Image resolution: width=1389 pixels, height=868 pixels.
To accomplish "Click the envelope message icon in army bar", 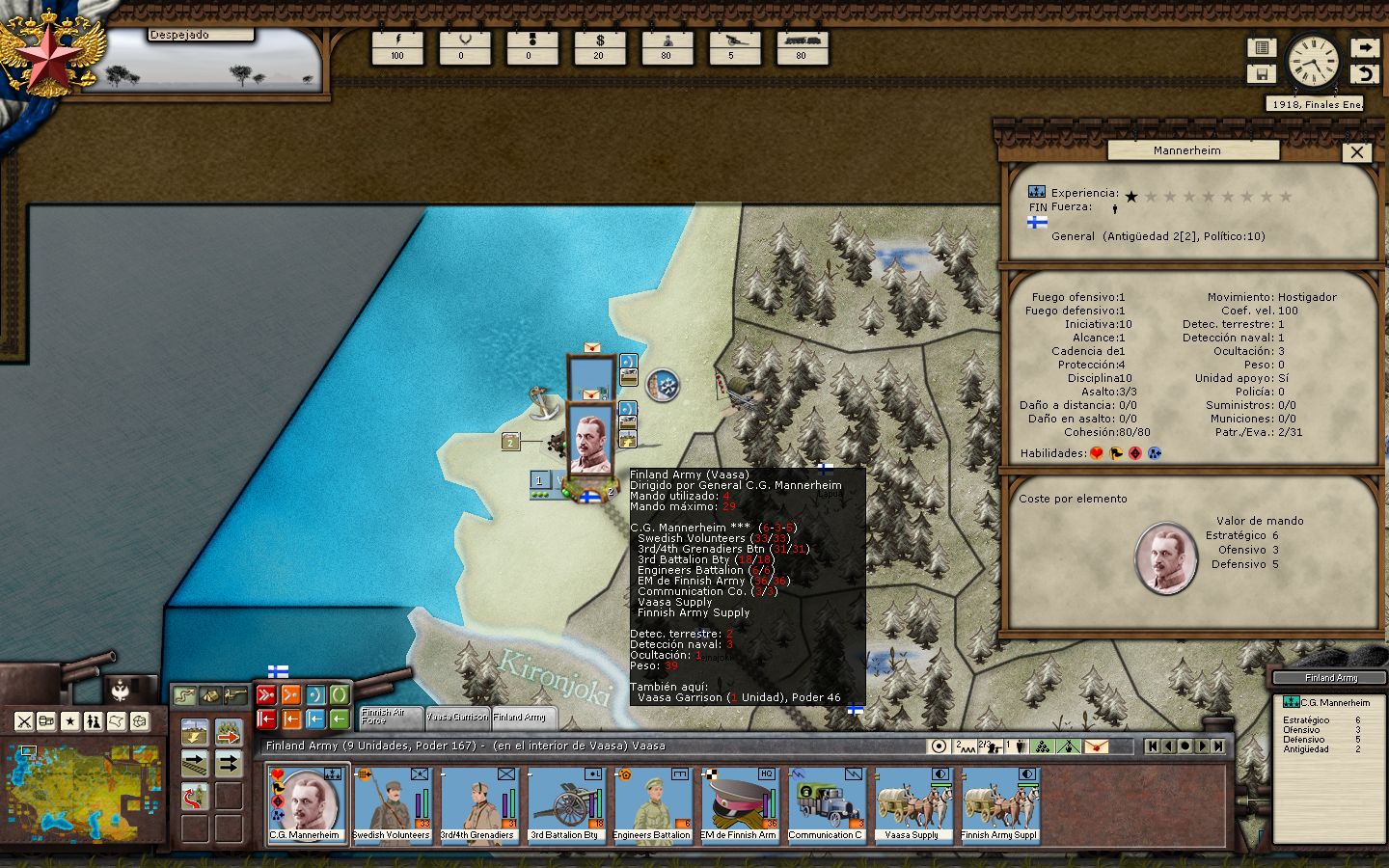I will pos(1097,746).
